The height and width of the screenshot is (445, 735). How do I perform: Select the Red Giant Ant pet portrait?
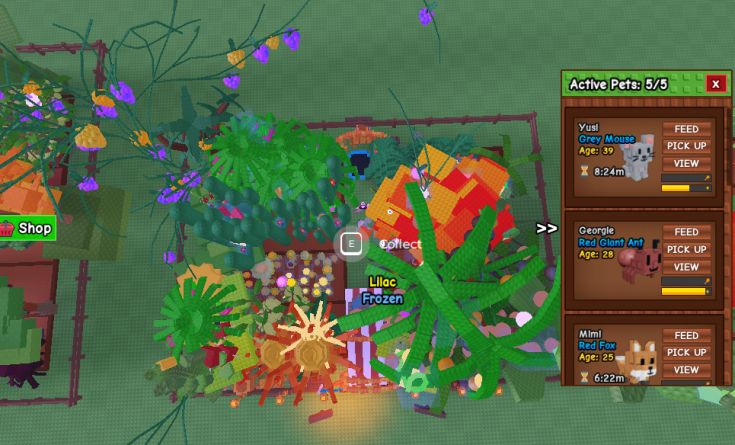[639, 262]
